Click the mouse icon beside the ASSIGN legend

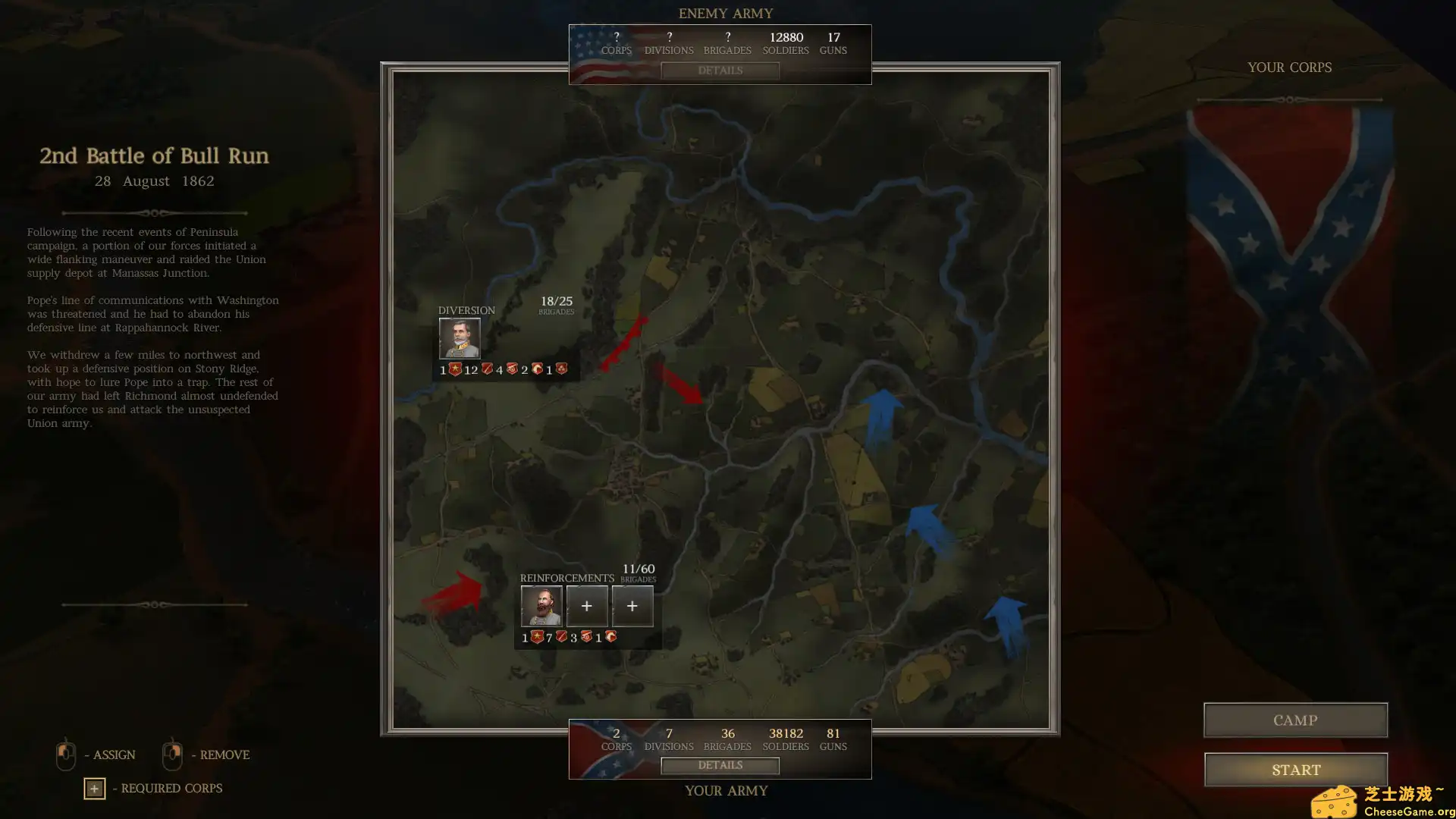tap(65, 755)
